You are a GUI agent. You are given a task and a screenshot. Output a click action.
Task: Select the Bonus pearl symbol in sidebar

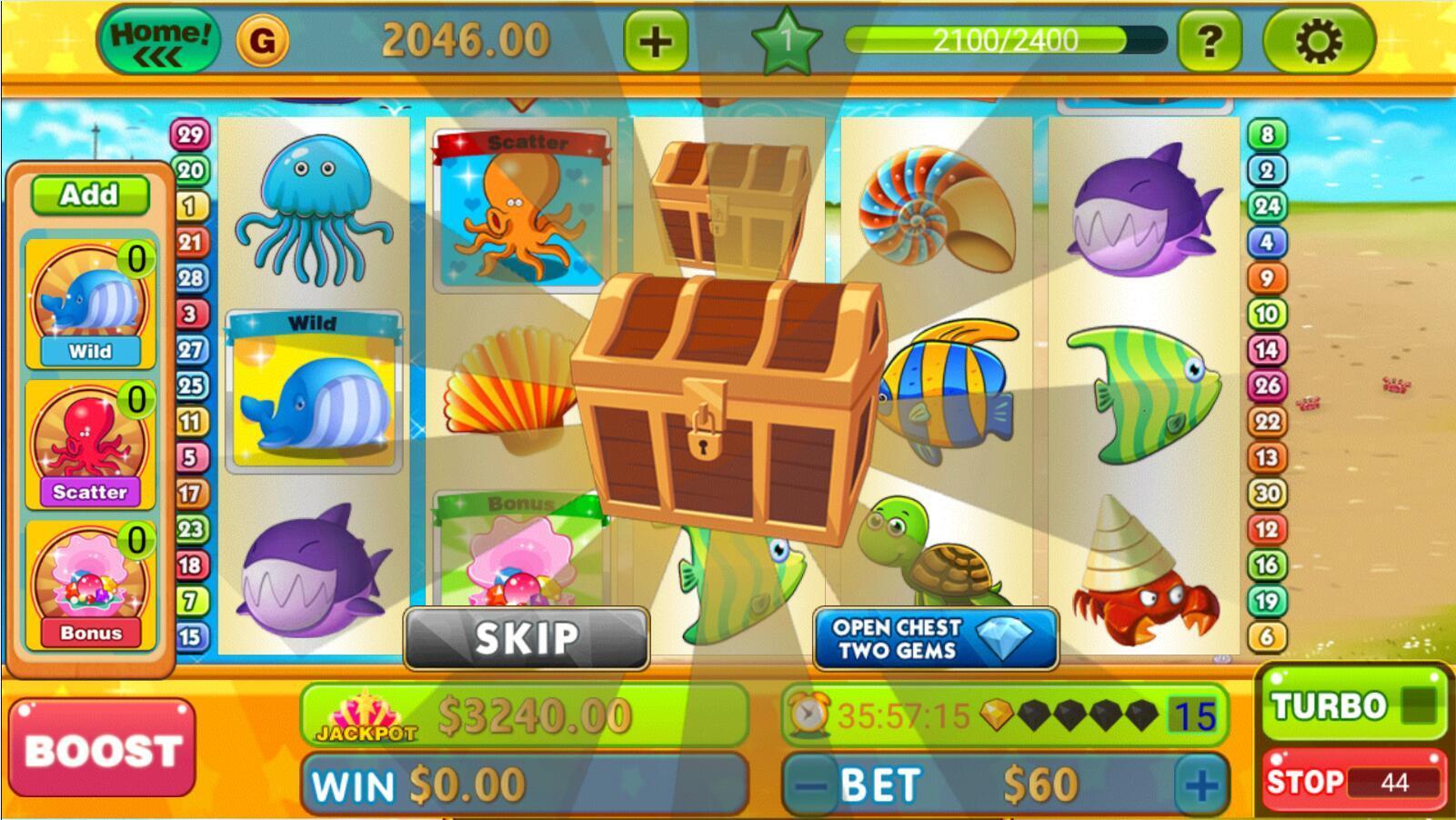(x=88, y=568)
